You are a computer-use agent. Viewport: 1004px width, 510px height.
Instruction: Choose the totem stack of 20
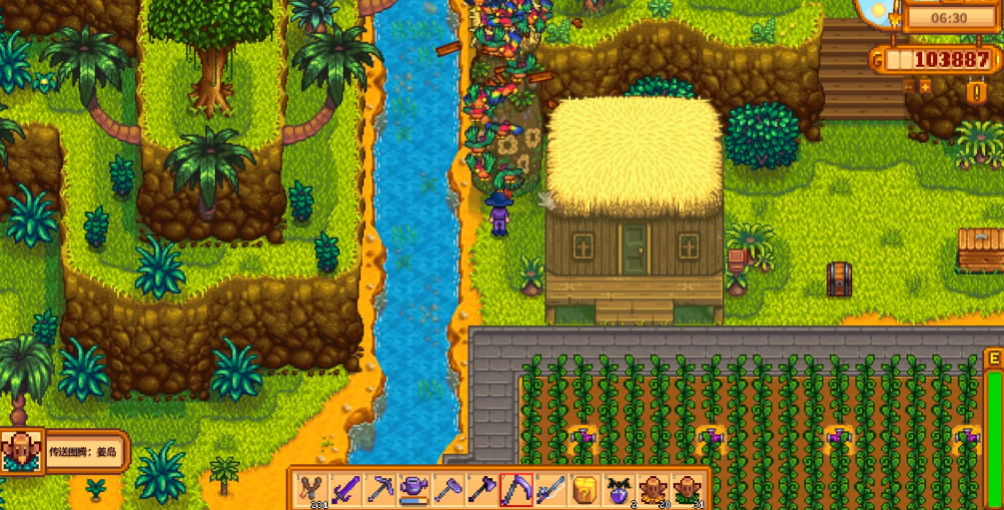coord(653,489)
